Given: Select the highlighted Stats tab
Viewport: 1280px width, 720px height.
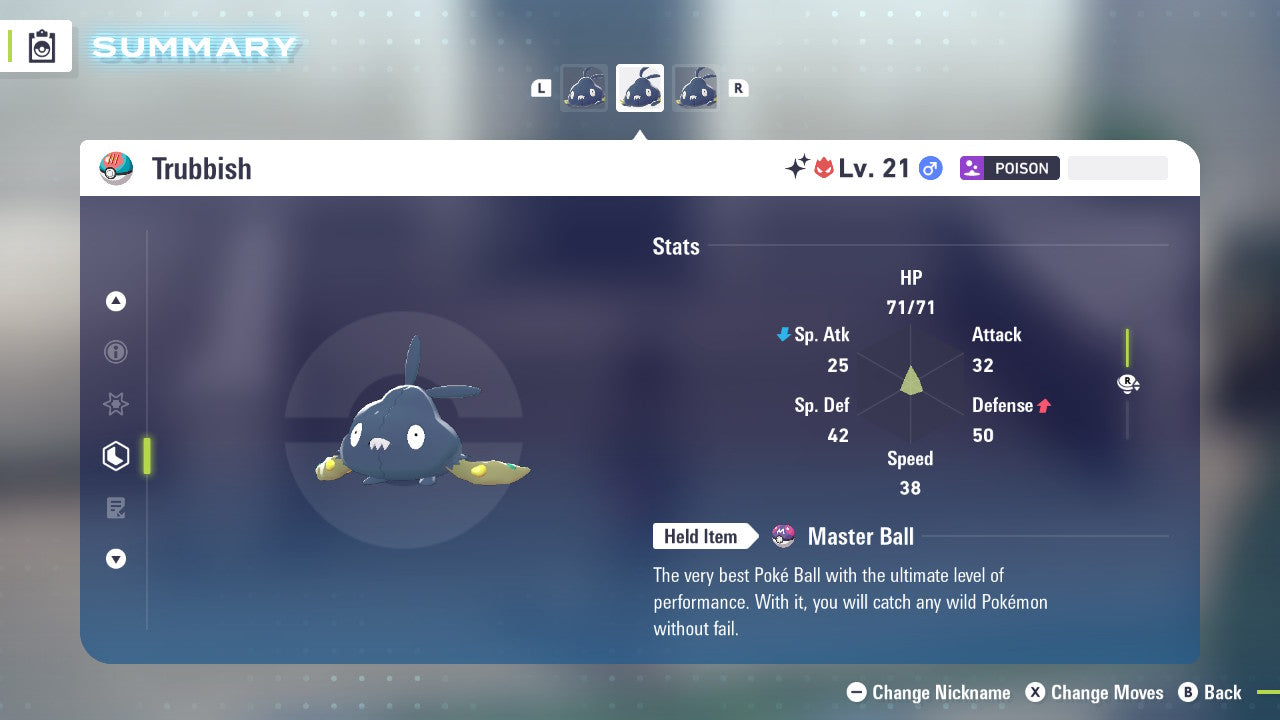Looking at the screenshot, I should coord(116,456).
